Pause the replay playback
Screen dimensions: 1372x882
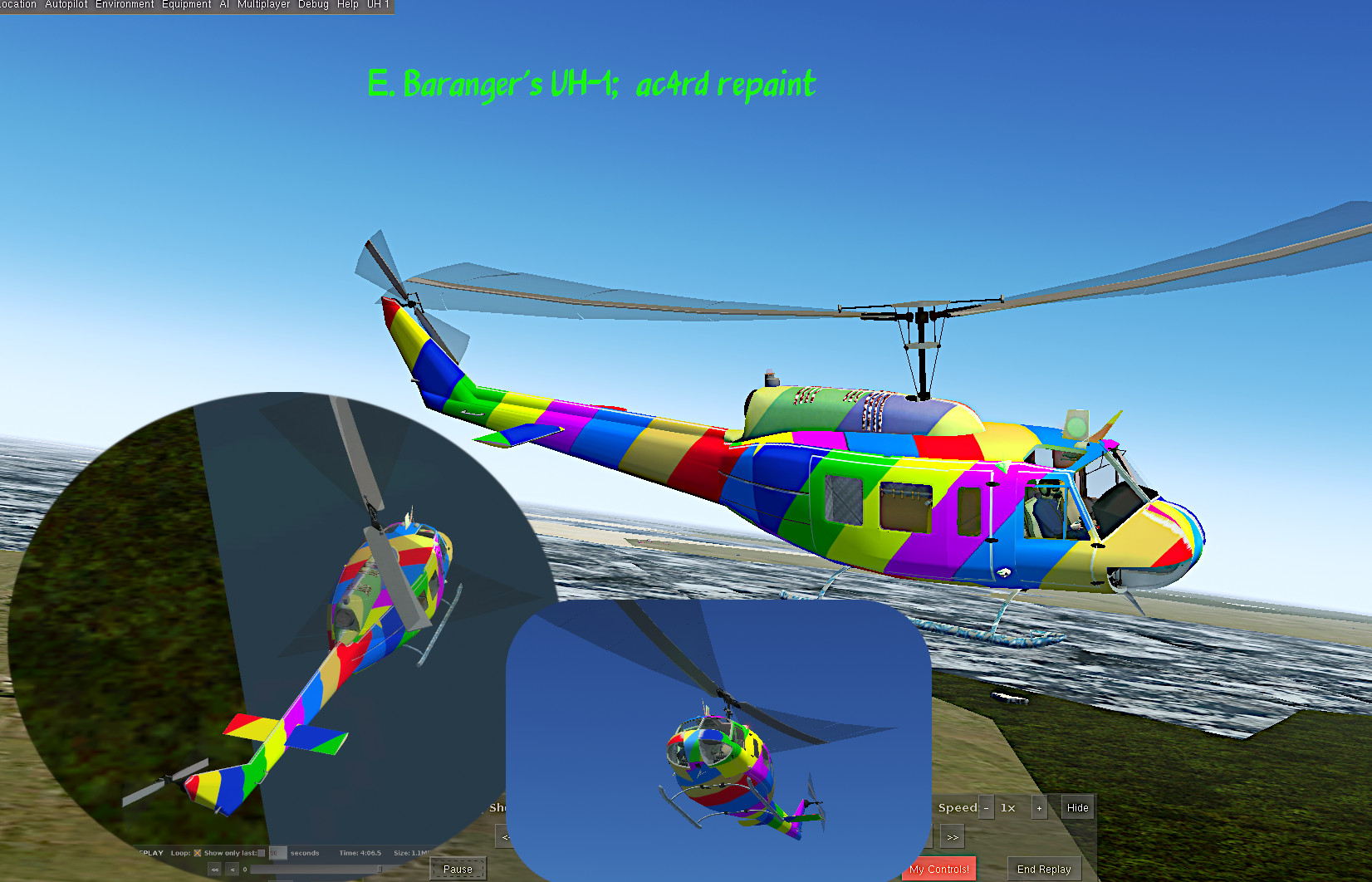(458, 869)
